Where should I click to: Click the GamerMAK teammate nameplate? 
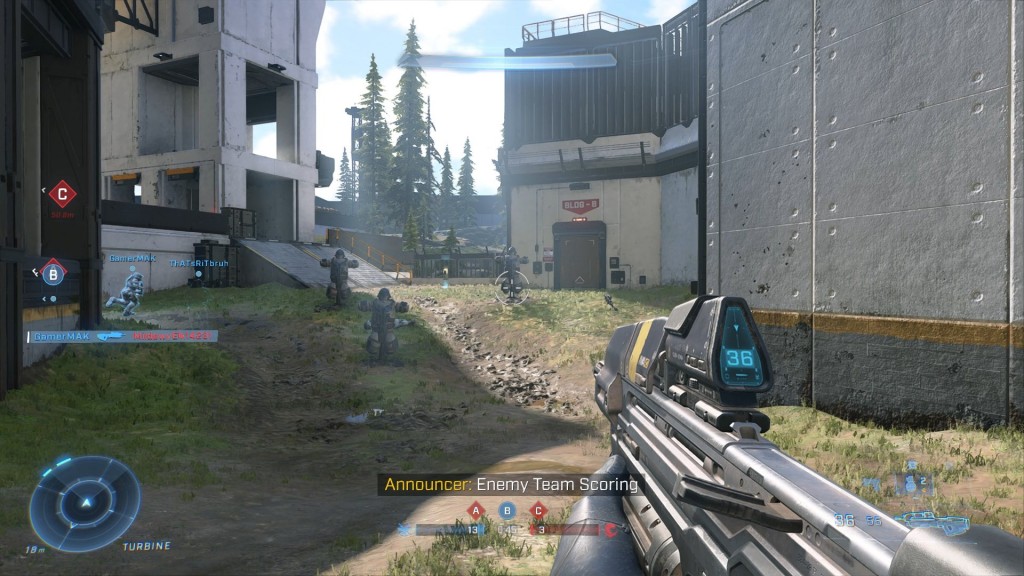click(132, 258)
